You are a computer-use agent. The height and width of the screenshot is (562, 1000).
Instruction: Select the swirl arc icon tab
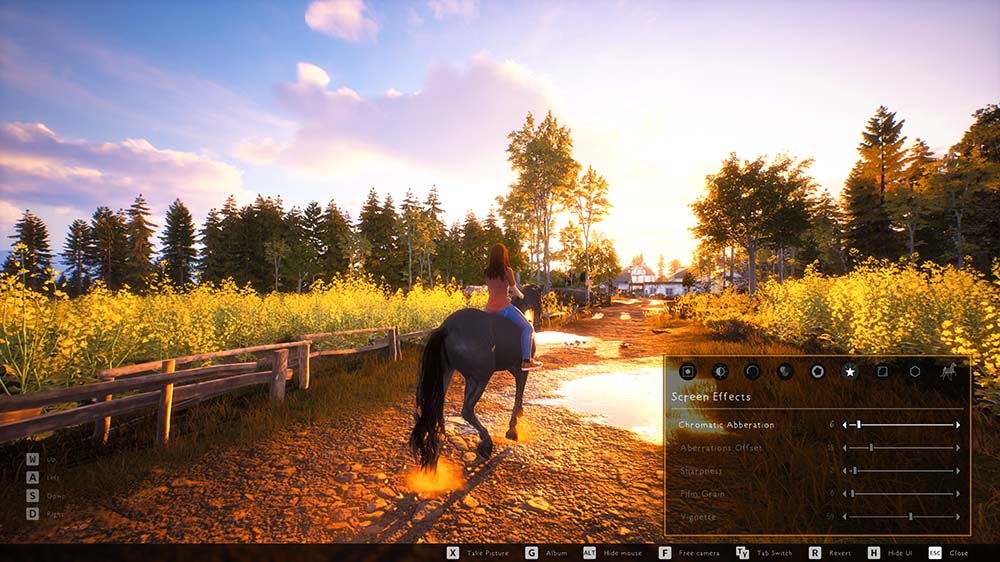pos(752,371)
